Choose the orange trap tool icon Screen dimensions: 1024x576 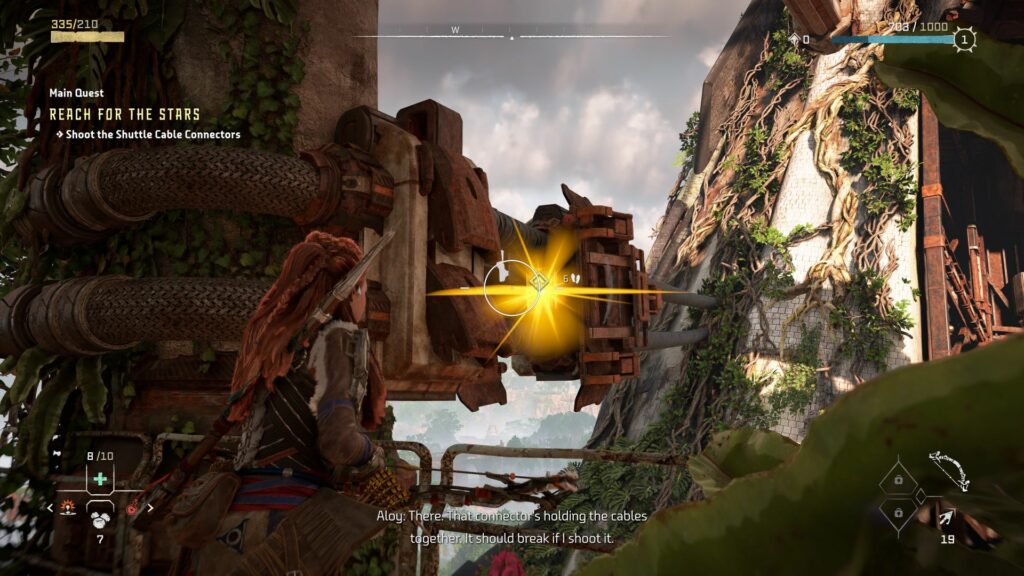[x=68, y=508]
